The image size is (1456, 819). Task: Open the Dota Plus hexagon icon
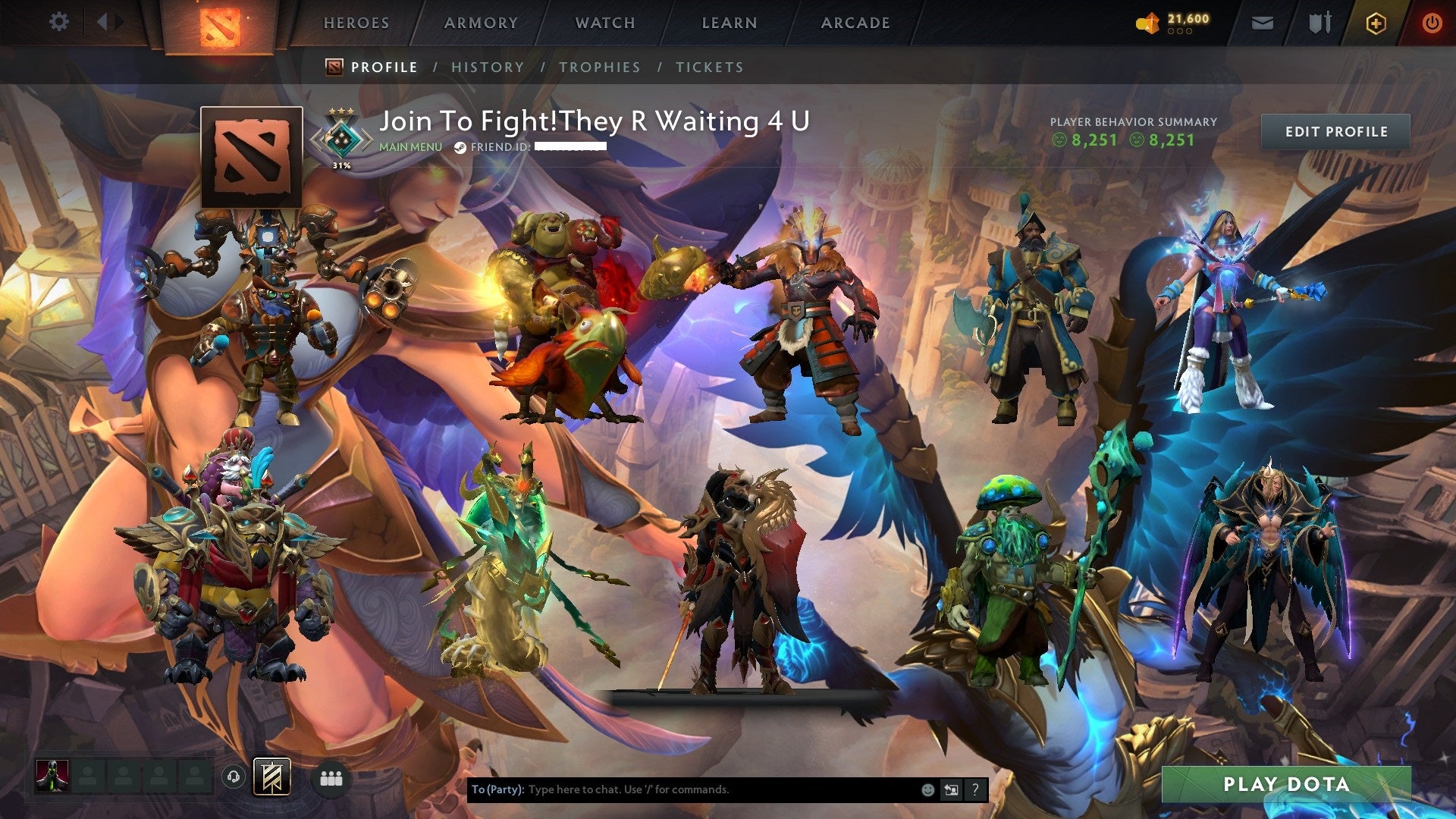(x=1374, y=22)
